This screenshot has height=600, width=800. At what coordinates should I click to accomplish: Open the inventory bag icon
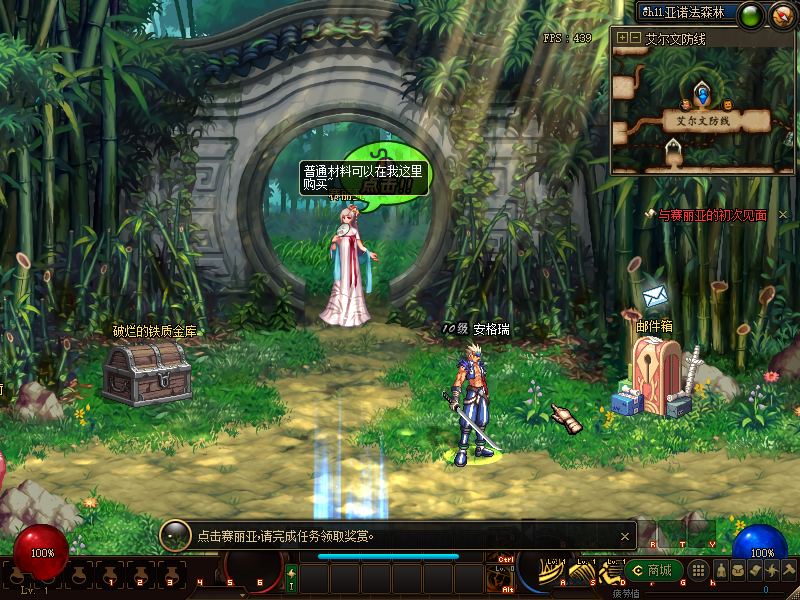(737, 570)
